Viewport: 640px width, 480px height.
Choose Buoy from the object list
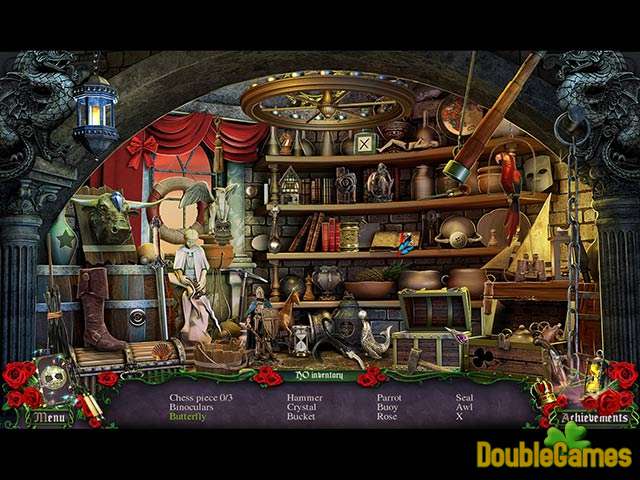click(x=387, y=406)
